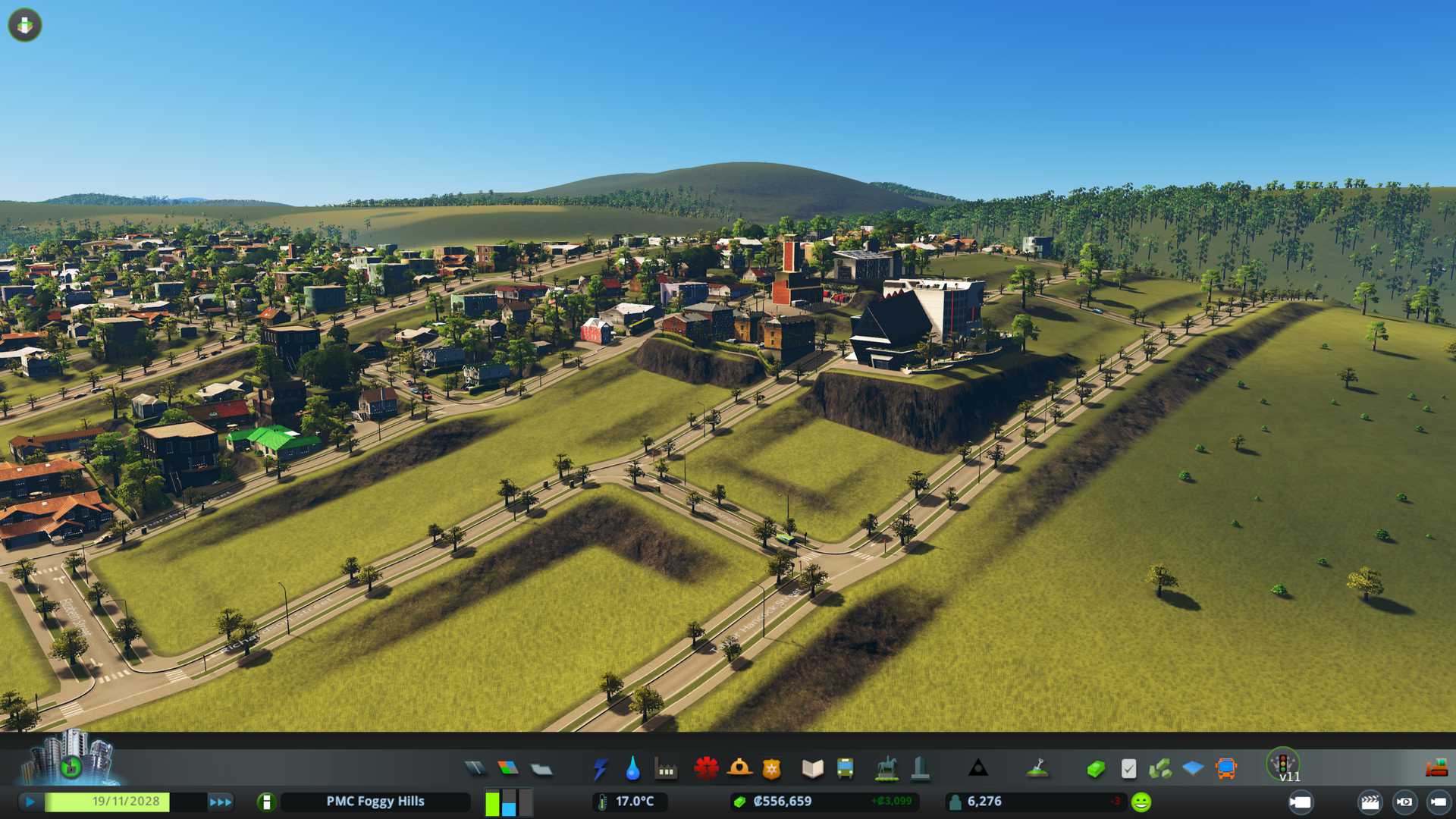Open the Districts tool
Viewport: 1456px width, 819px height.
pos(541,769)
